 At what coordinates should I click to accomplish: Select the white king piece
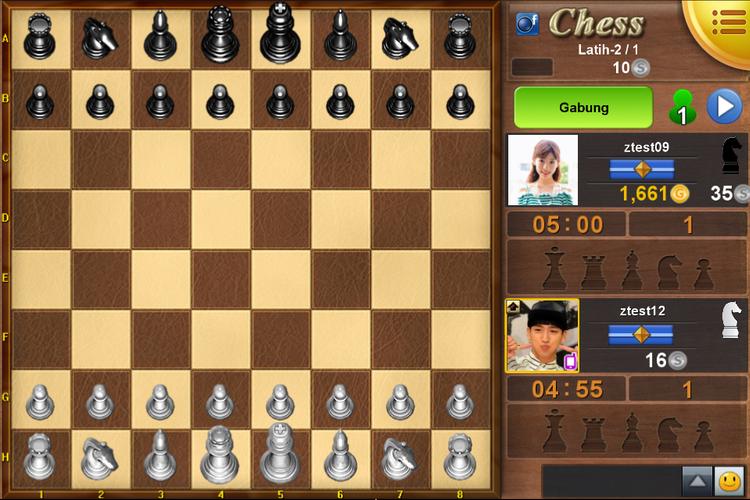click(280, 455)
